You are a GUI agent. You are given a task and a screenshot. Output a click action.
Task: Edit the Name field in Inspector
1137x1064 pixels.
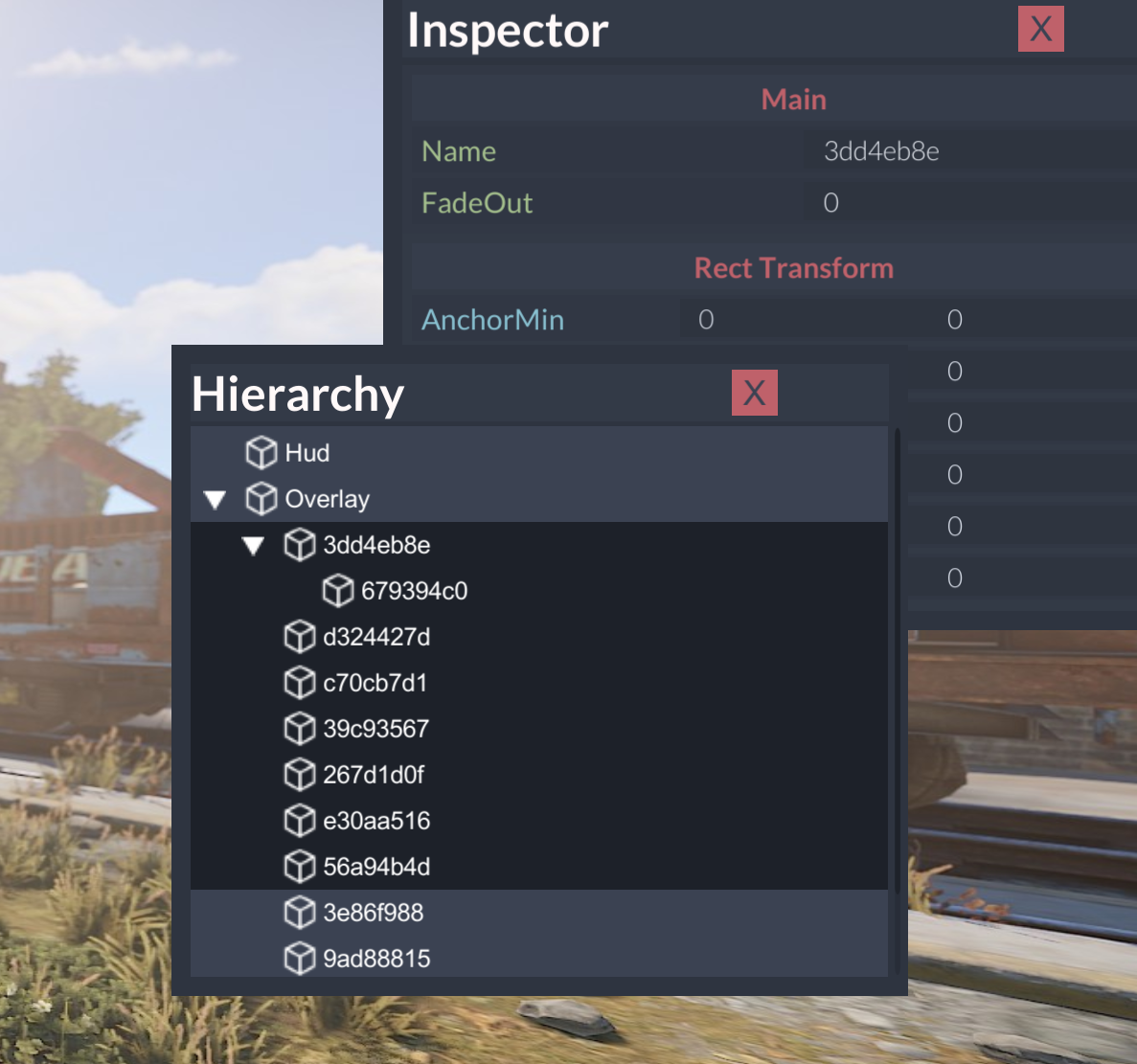pos(967,151)
